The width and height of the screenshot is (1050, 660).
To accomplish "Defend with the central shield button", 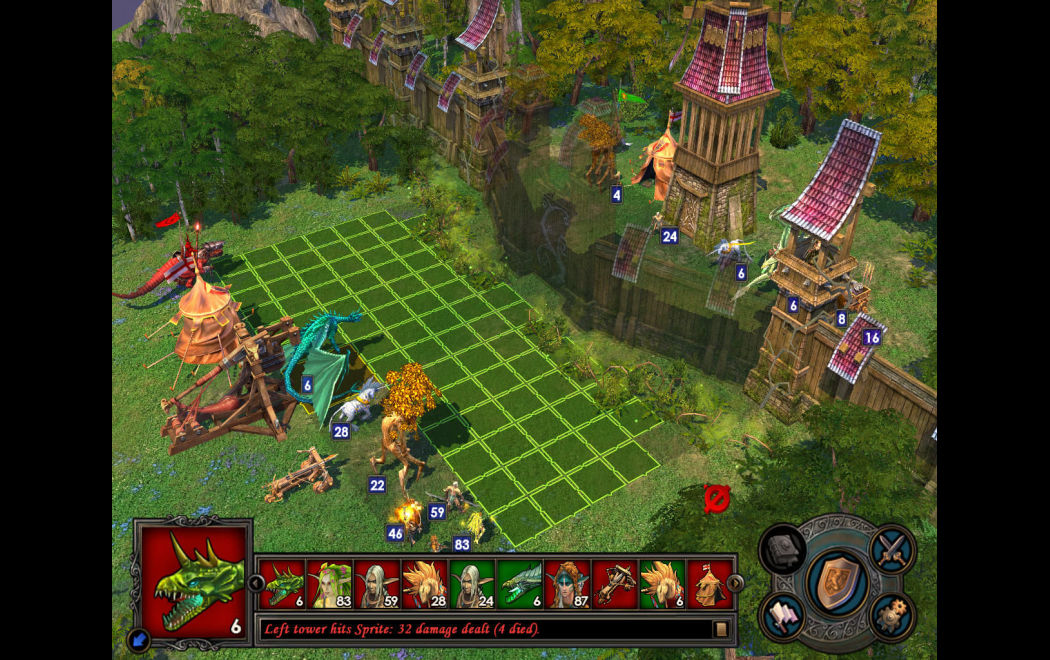I will [x=837, y=583].
